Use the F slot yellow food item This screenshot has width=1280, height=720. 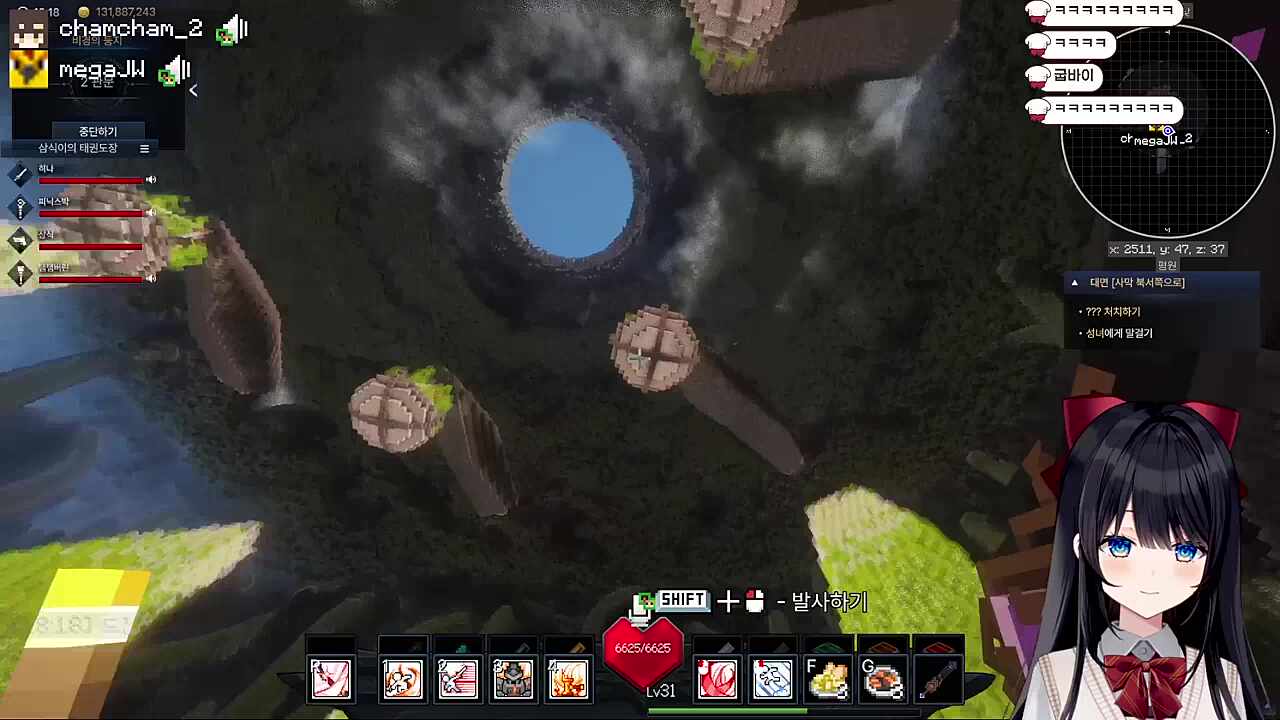pyautogui.click(x=828, y=679)
